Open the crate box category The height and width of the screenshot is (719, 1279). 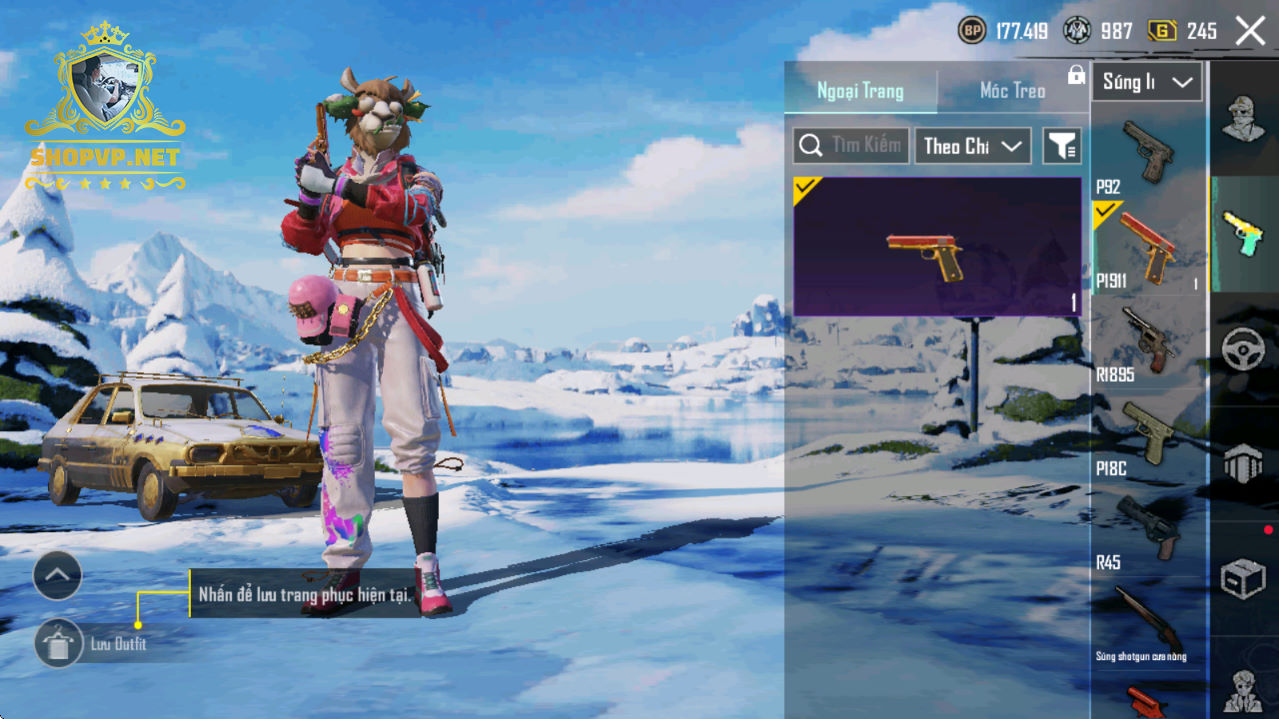pos(1243,578)
